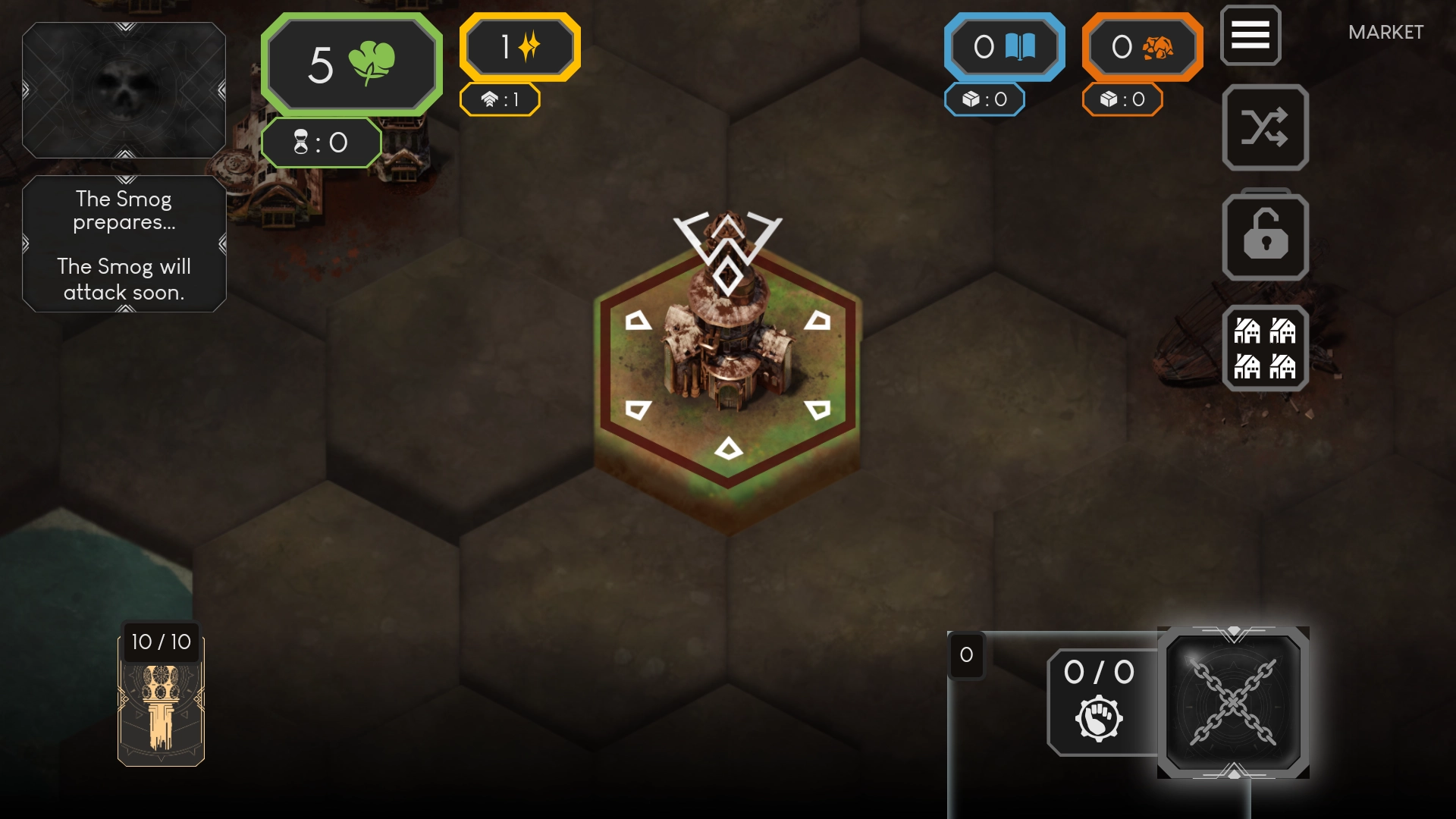
Task: Open the four-houses buildings button
Action: click(1265, 349)
